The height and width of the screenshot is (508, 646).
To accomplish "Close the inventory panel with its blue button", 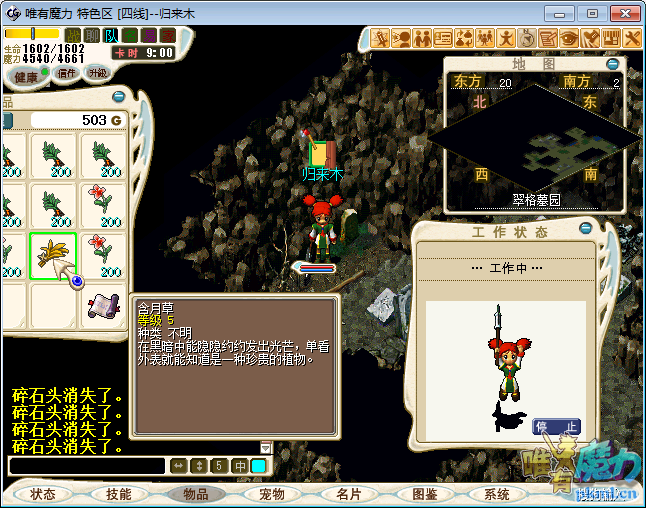I will [x=119, y=98].
